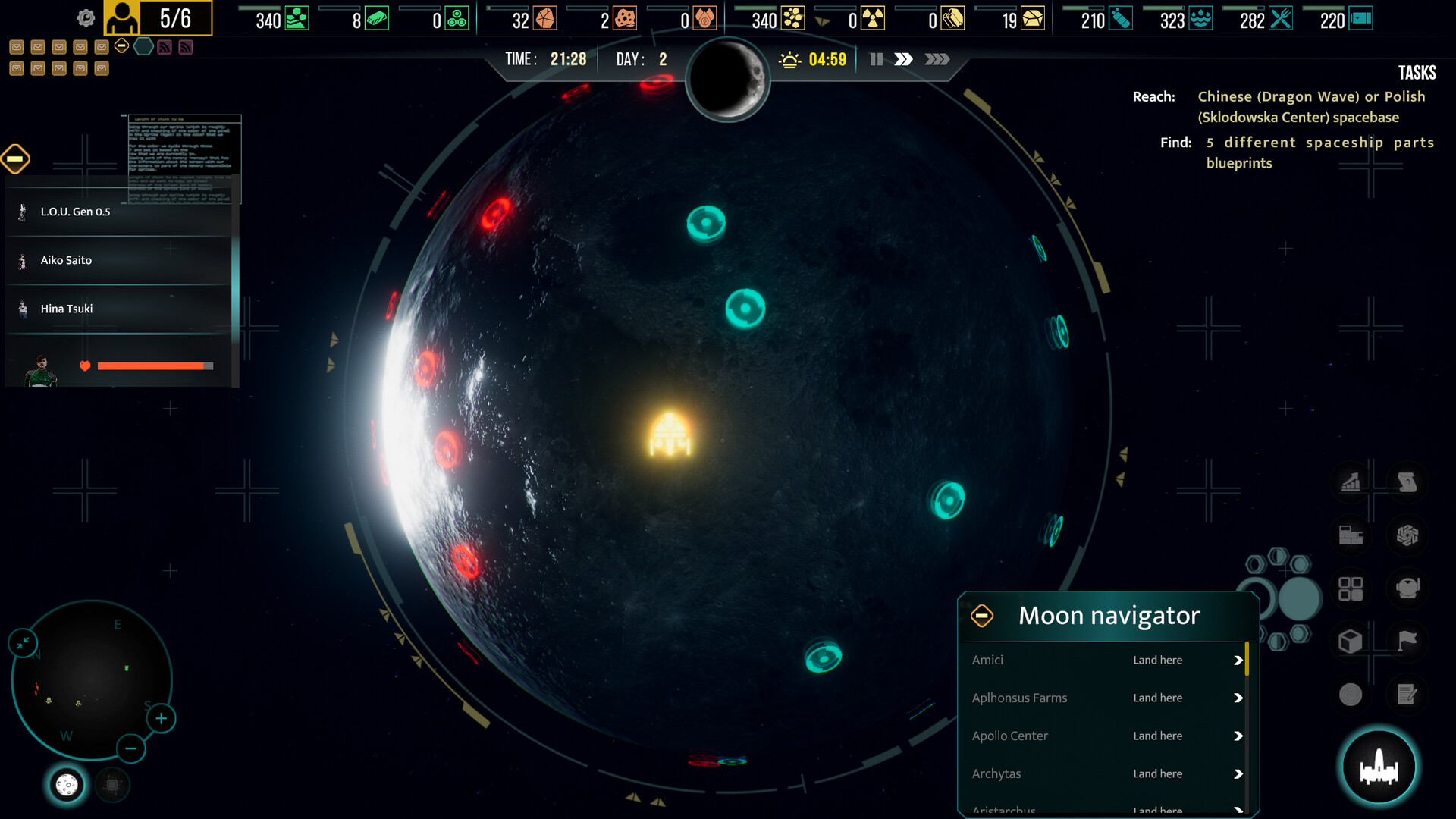
Task: Pause the game time
Action: tap(876, 58)
